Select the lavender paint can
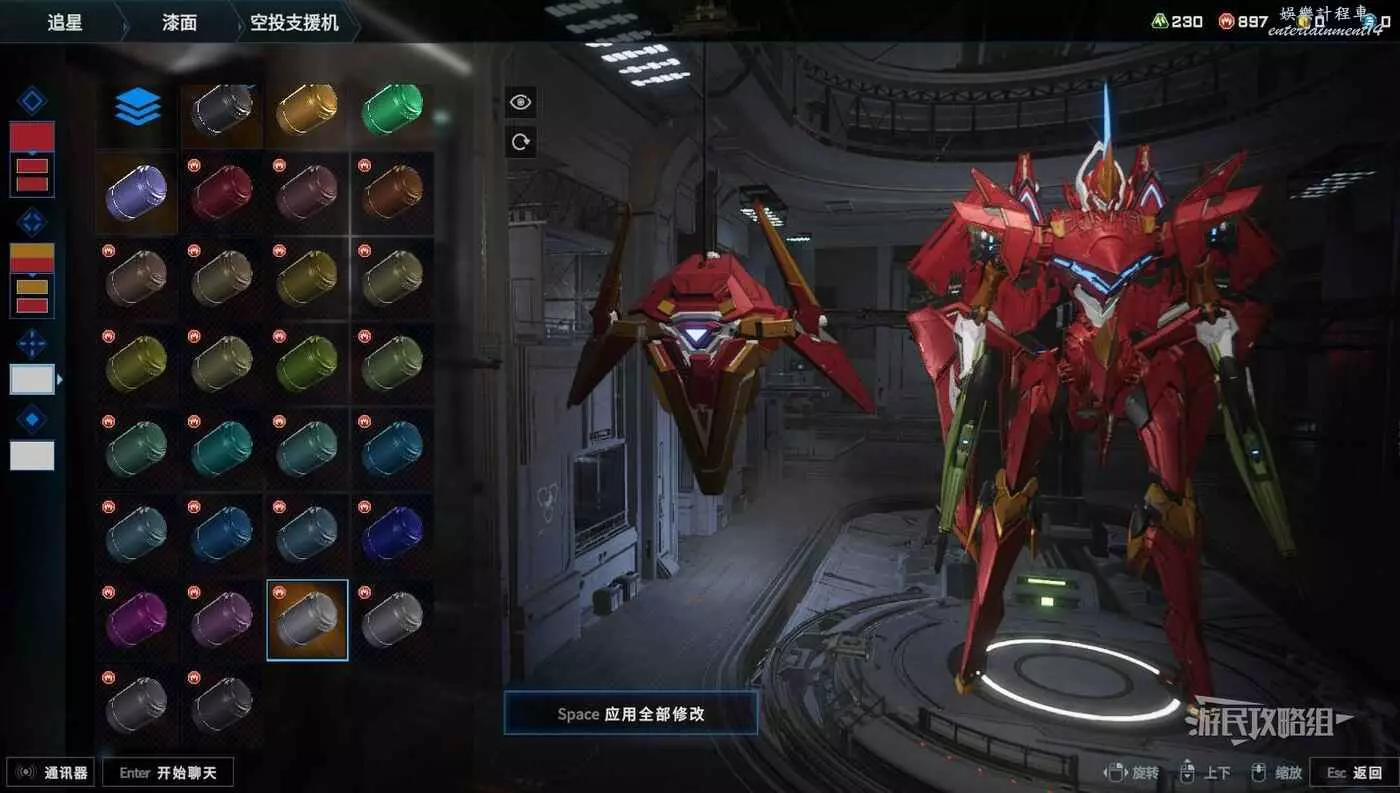The height and width of the screenshot is (793, 1400). coord(137,192)
